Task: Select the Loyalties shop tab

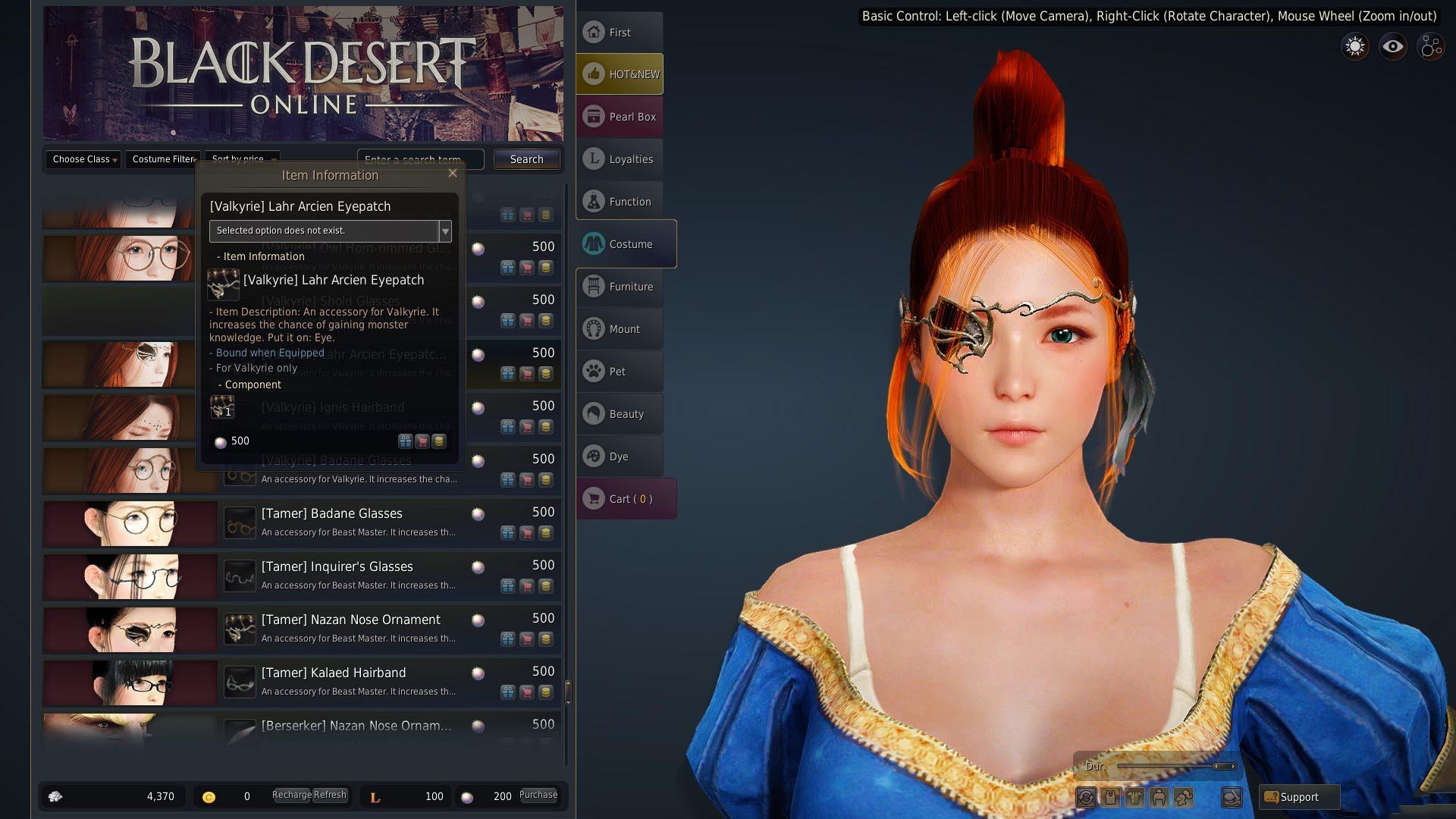Action: click(620, 159)
